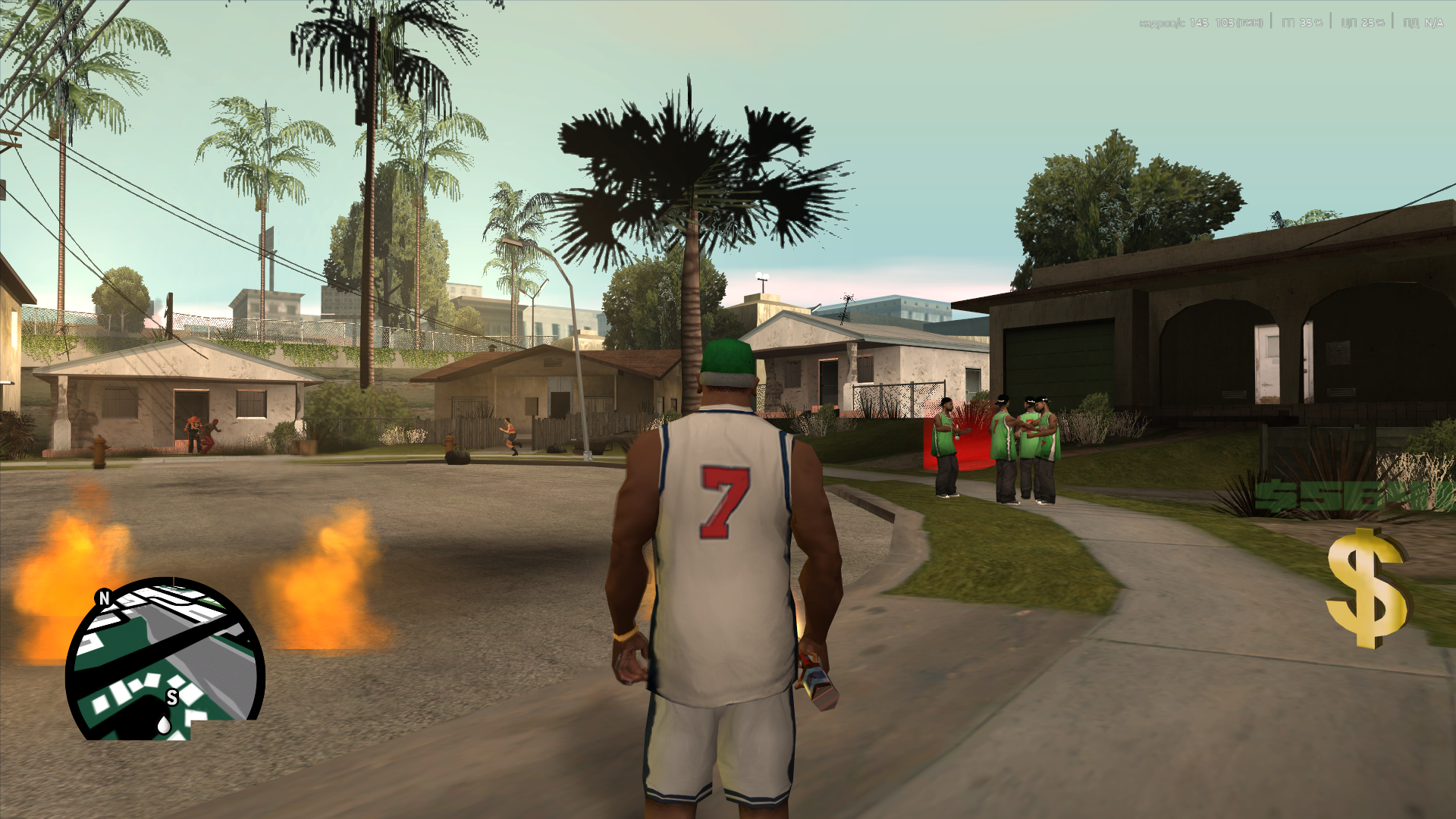1456x819 pixels.
Task: Click the radar minimap
Action: pos(165,658)
